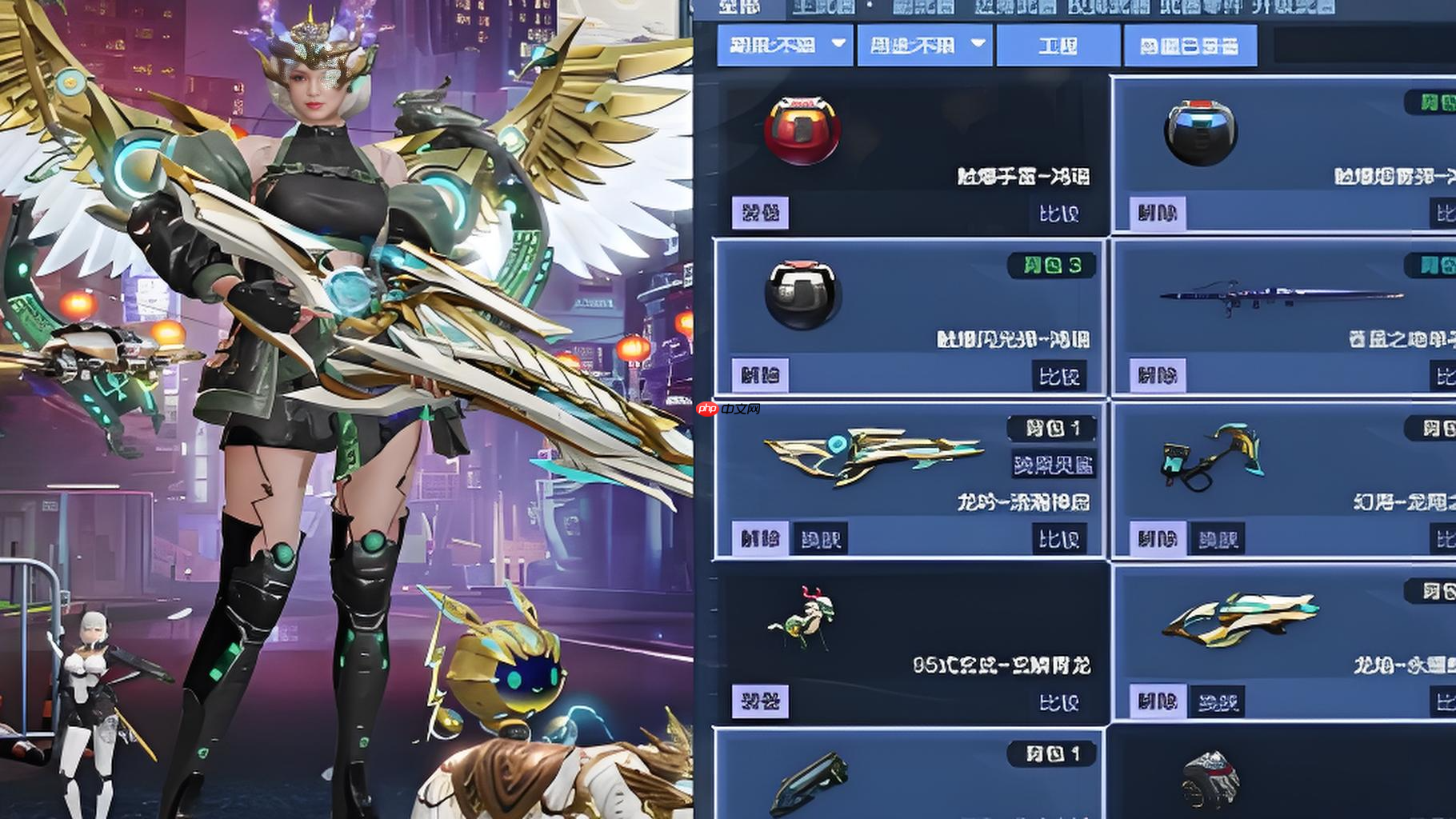Click the blue grenade icon in the top-right card
The width and height of the screenshot is (1456, 819).
coord(1202,132)
